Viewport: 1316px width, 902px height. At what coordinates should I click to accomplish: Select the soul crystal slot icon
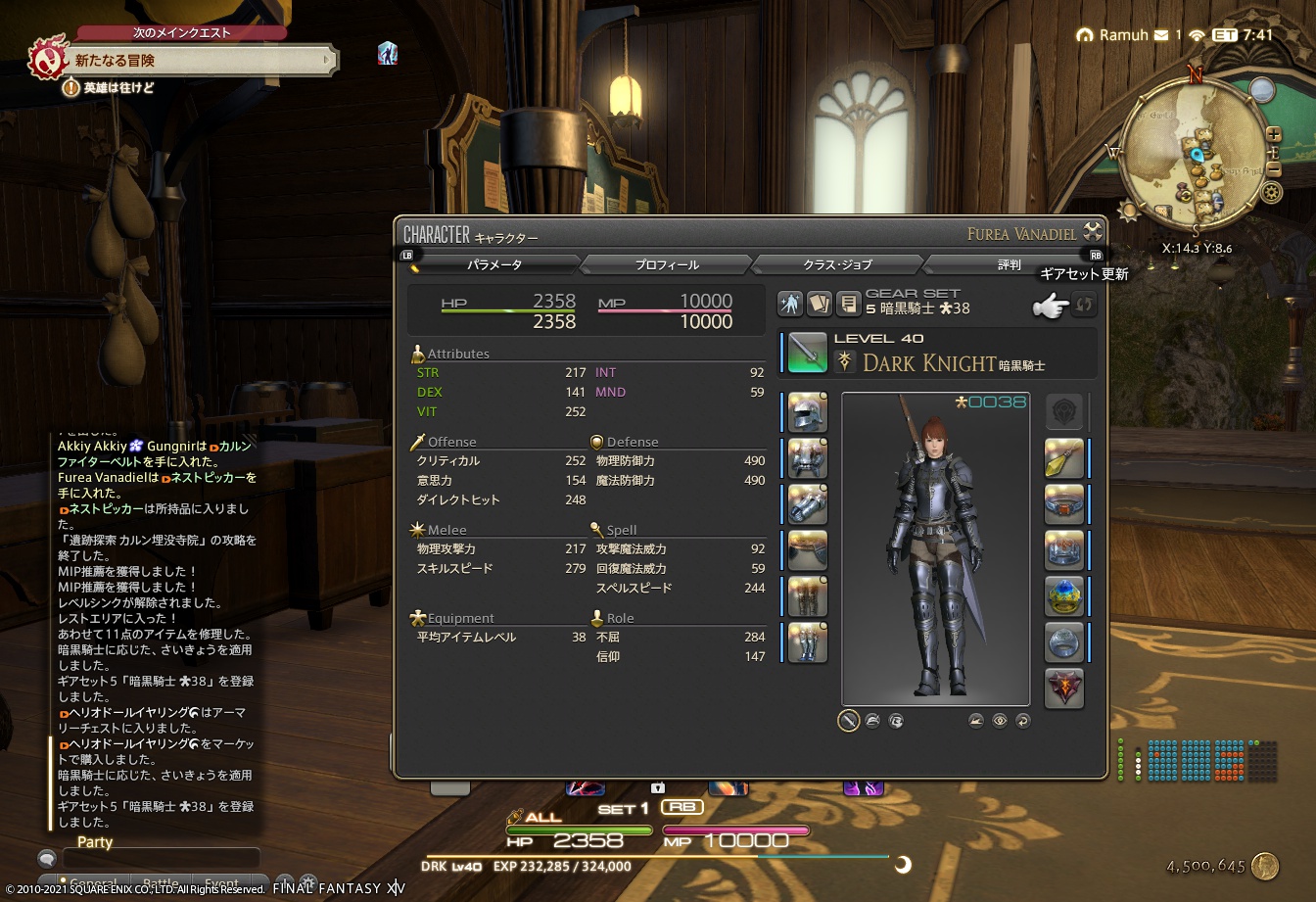tap(1064, 688)
